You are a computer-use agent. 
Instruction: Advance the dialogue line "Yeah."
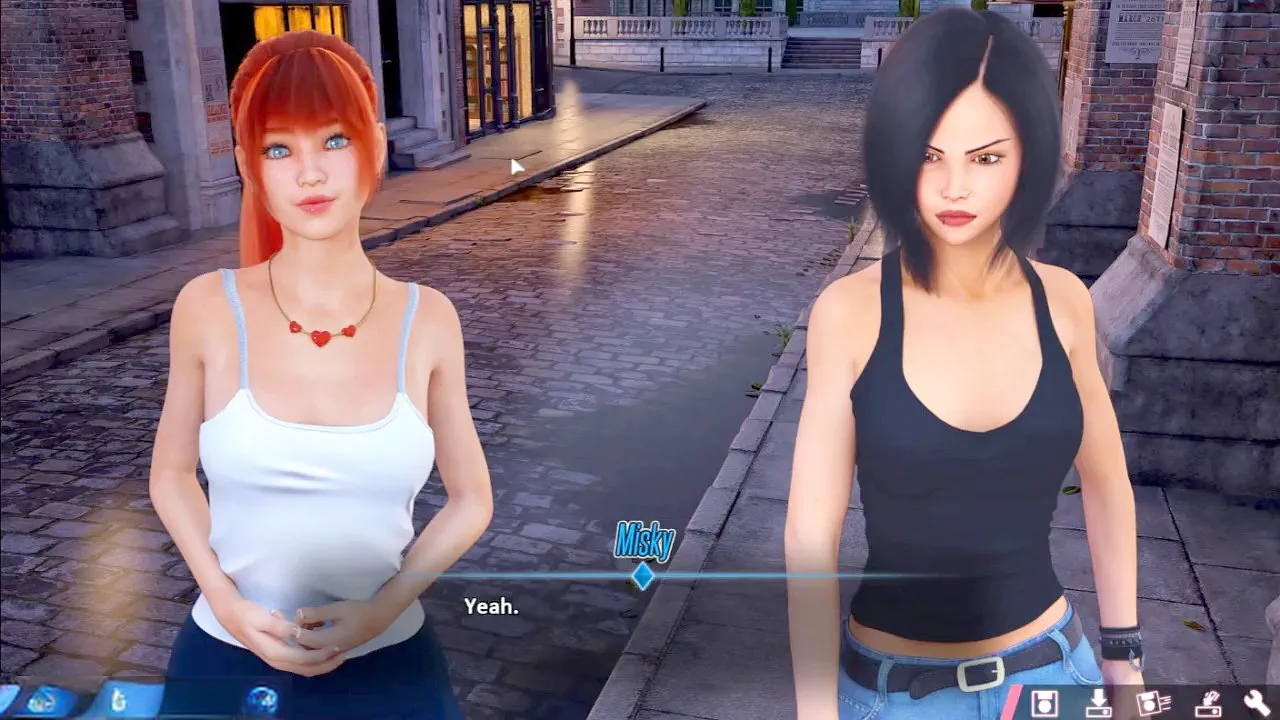coord(491,606)
